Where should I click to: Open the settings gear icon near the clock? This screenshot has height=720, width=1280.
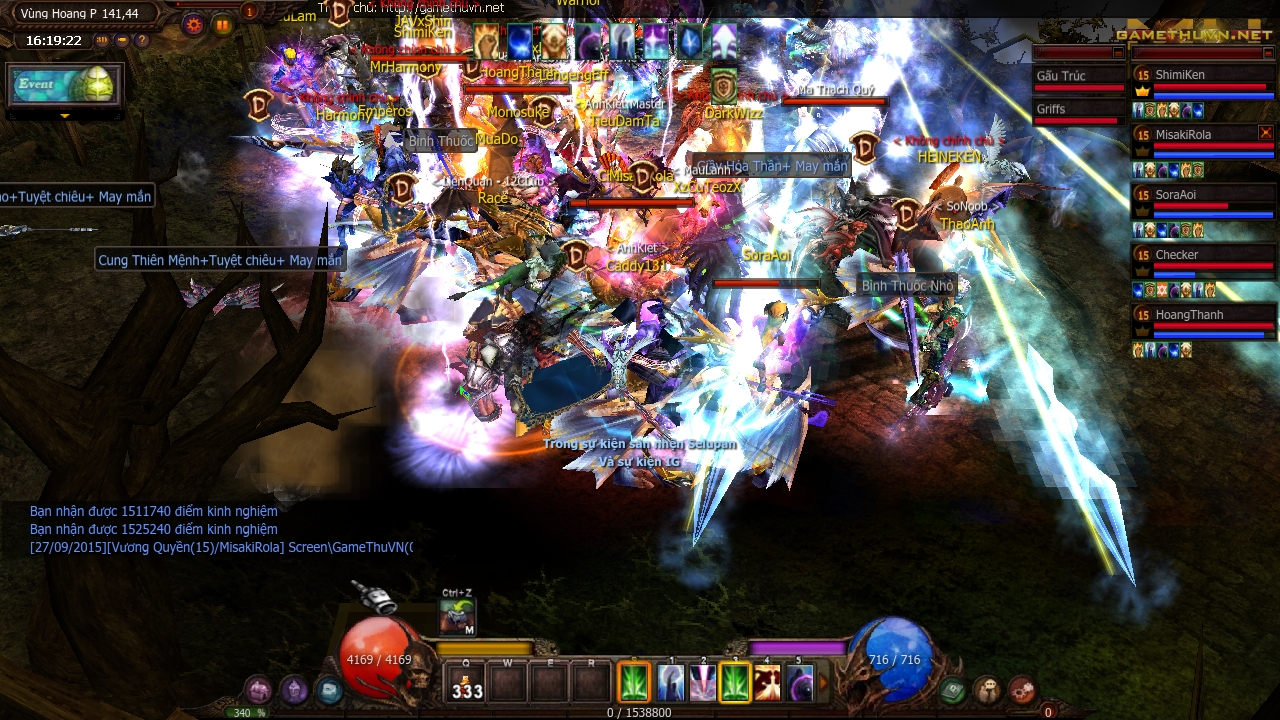coord(193,25)
